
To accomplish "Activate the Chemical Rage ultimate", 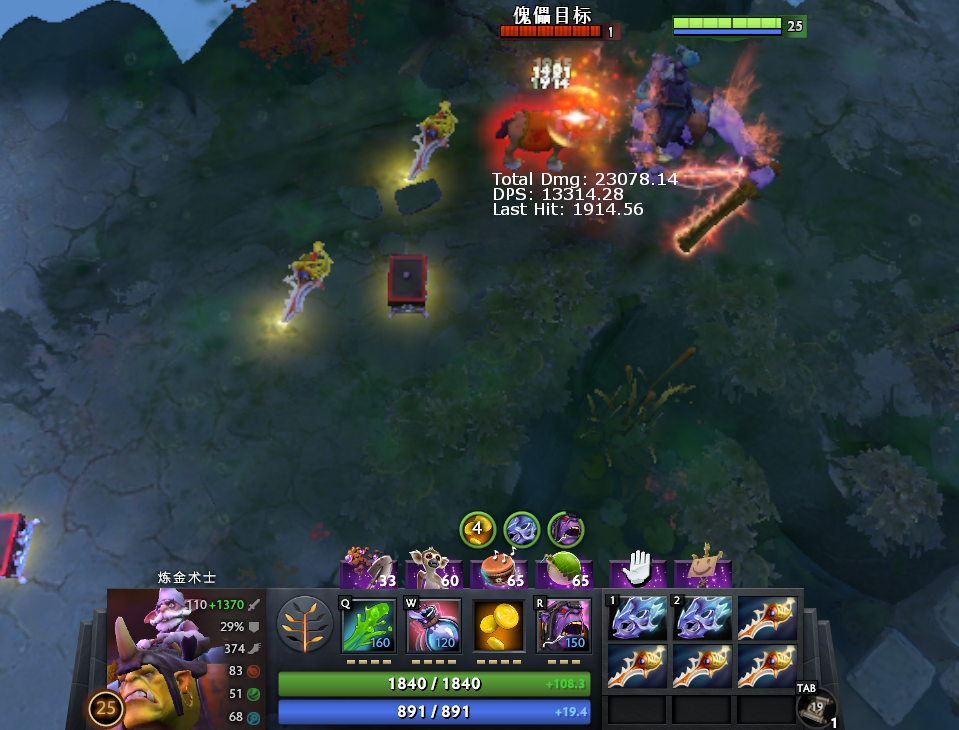I will [x=563, y=626].
